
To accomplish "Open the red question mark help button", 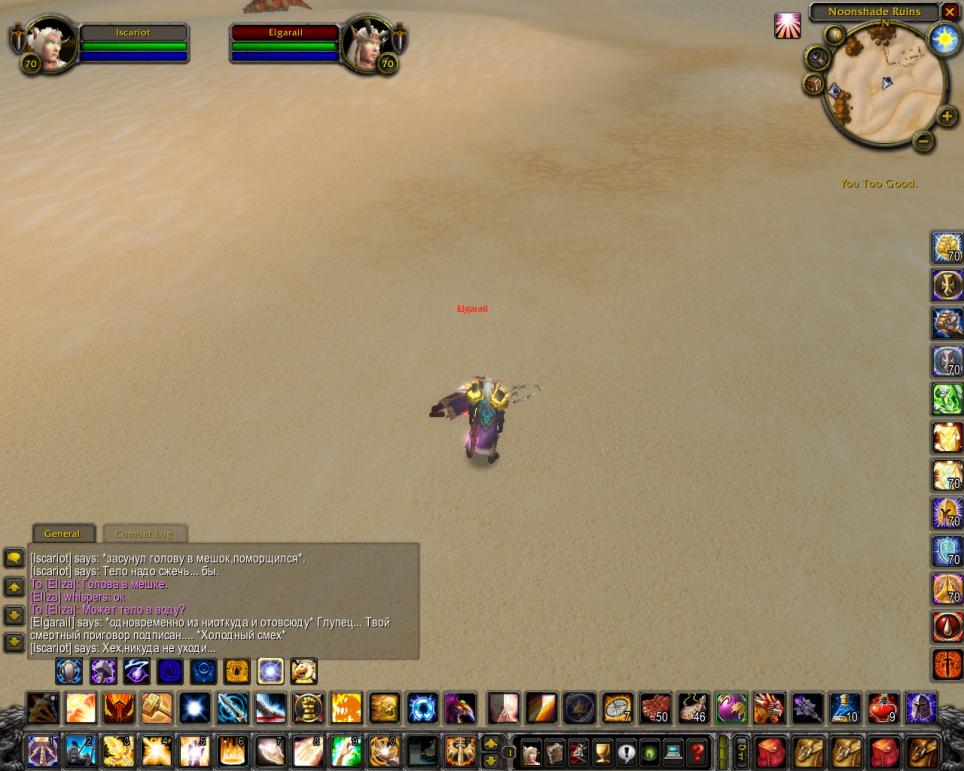I will click(697, 751).
